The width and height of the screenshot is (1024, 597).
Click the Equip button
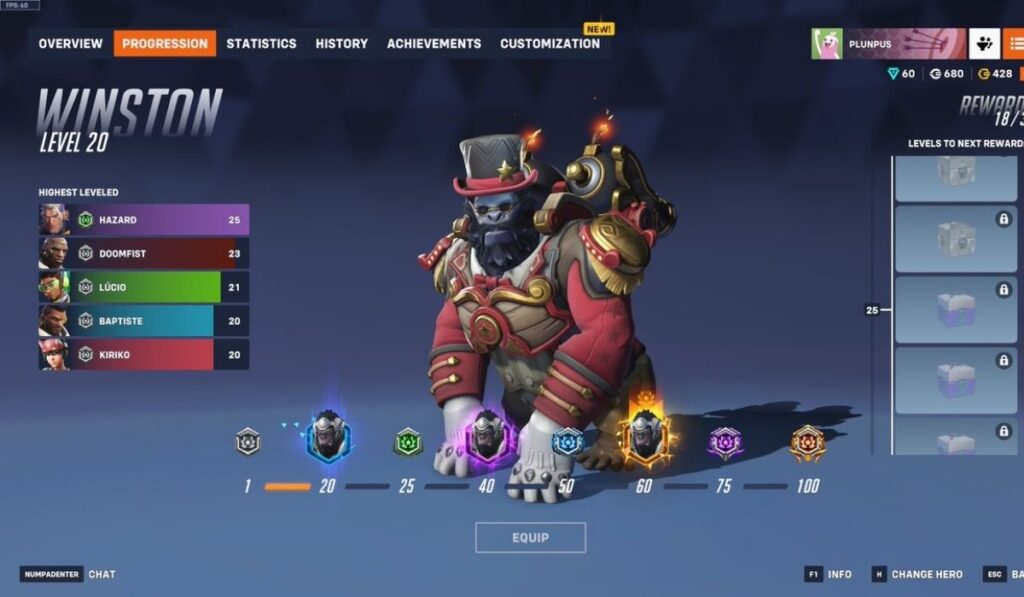[530, 537]
